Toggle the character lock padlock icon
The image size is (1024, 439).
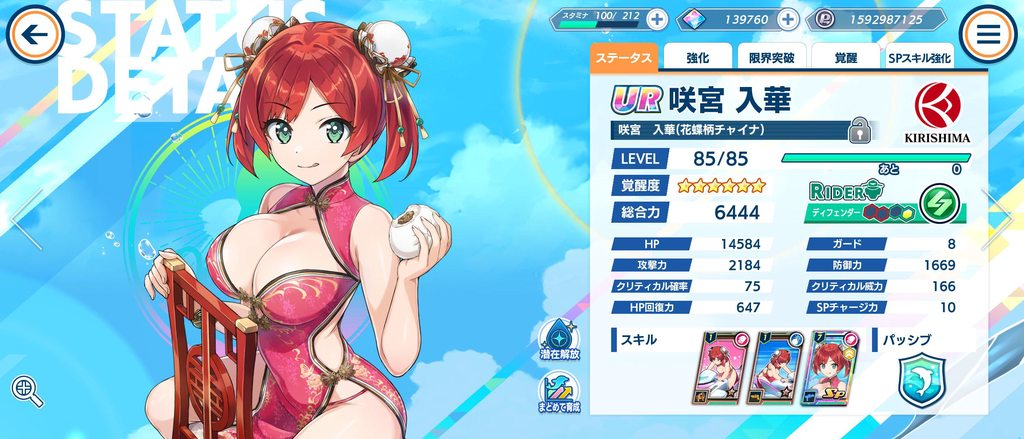click(857, 129)
